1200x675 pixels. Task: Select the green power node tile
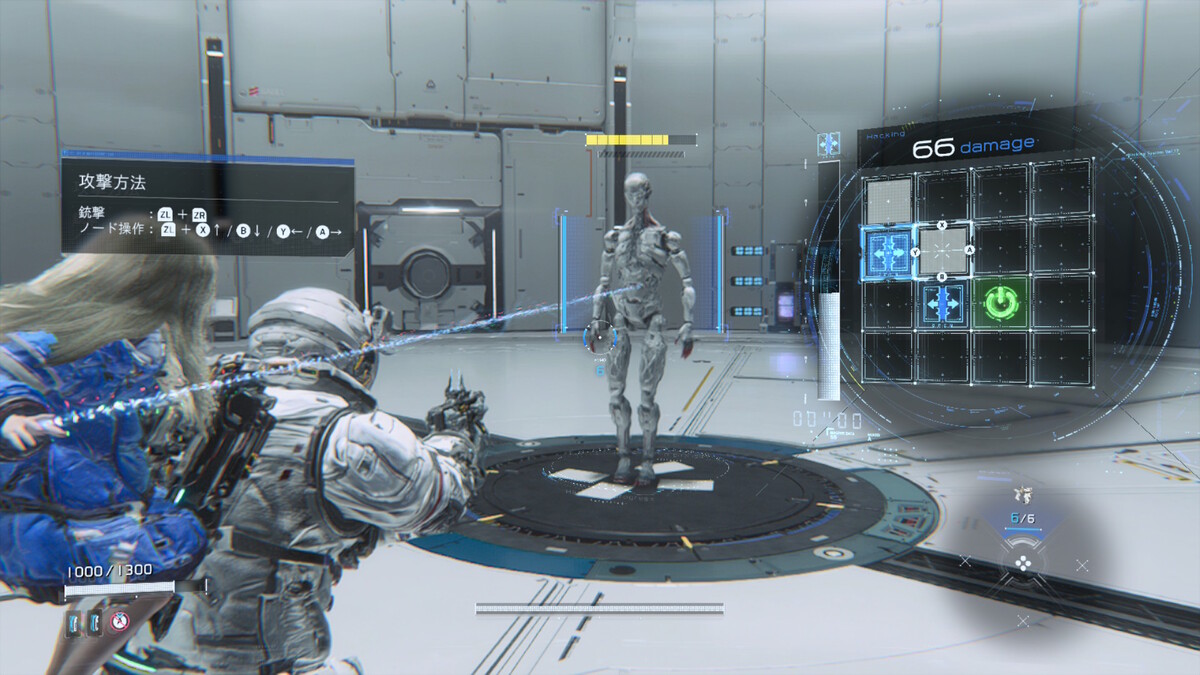tap(997, 302)
